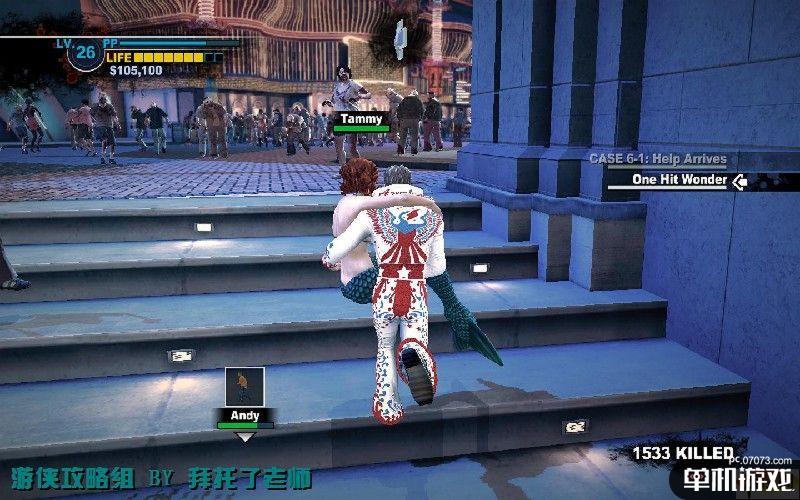The image size is (800, 500).
Task: Click the Tammy survivor name tag
Action: pos(360,119)
